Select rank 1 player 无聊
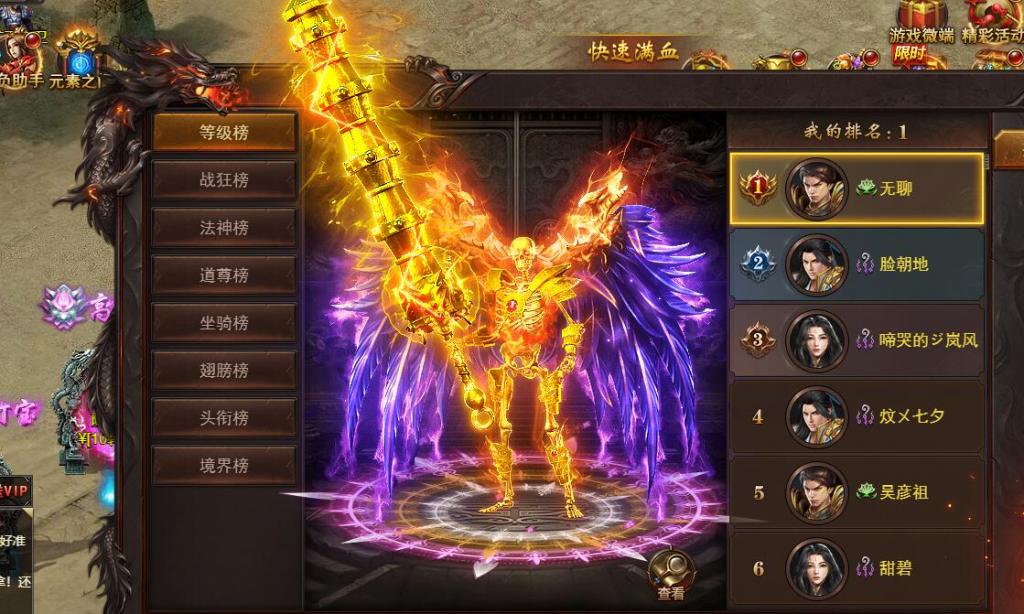Viewport: 1024px width, 614px height. tap(856, 188)
